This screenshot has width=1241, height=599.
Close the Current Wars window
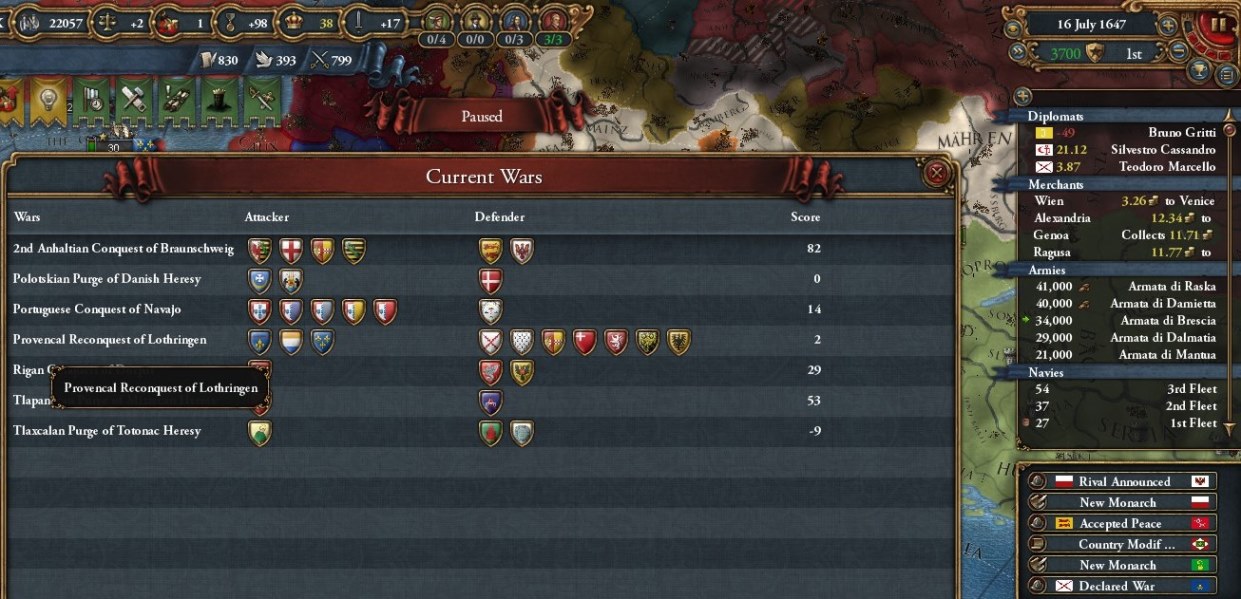(x=936, y=174)
